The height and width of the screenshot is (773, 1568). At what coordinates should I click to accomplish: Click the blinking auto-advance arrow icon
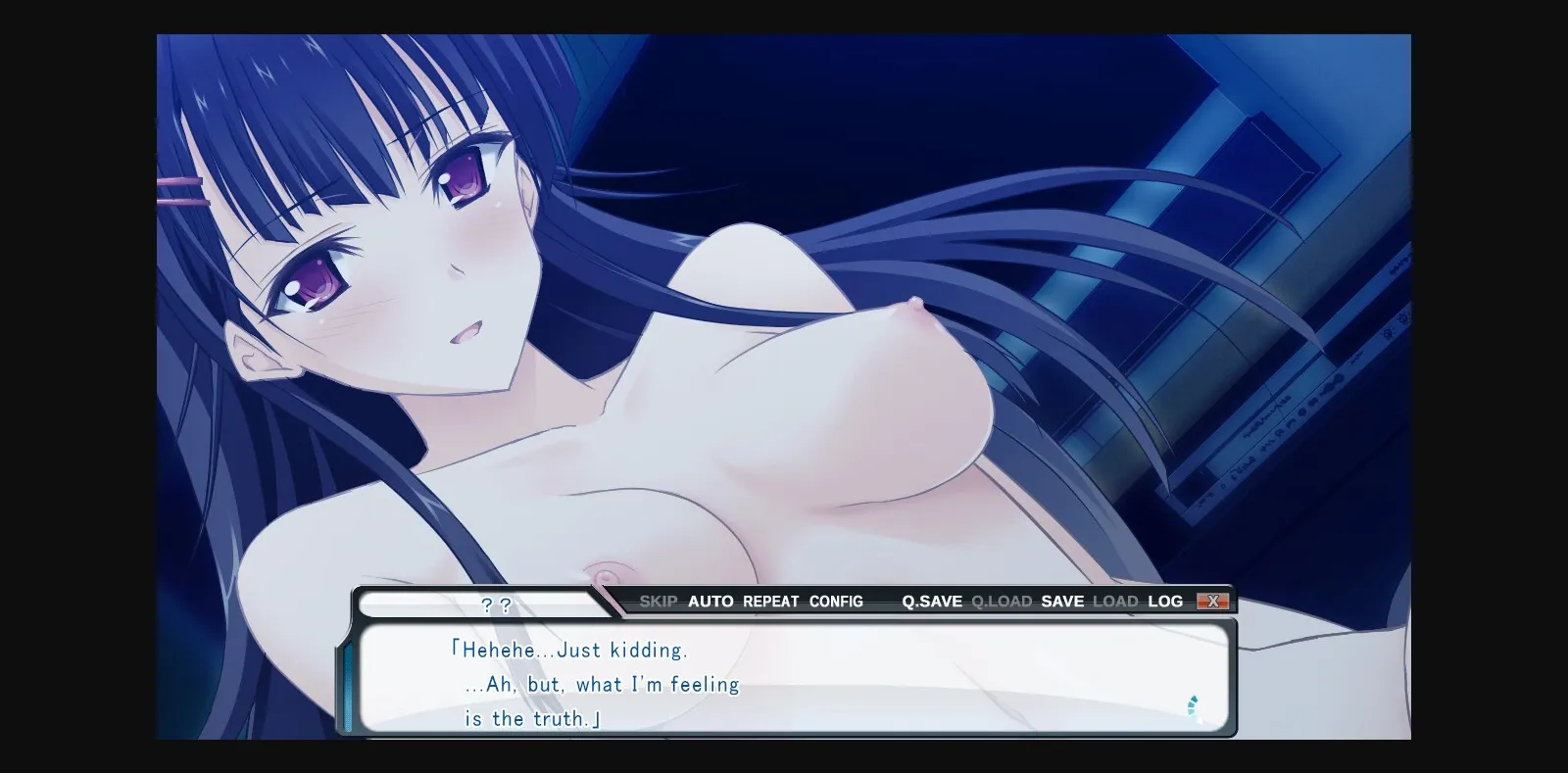(x=1194, y=705)
